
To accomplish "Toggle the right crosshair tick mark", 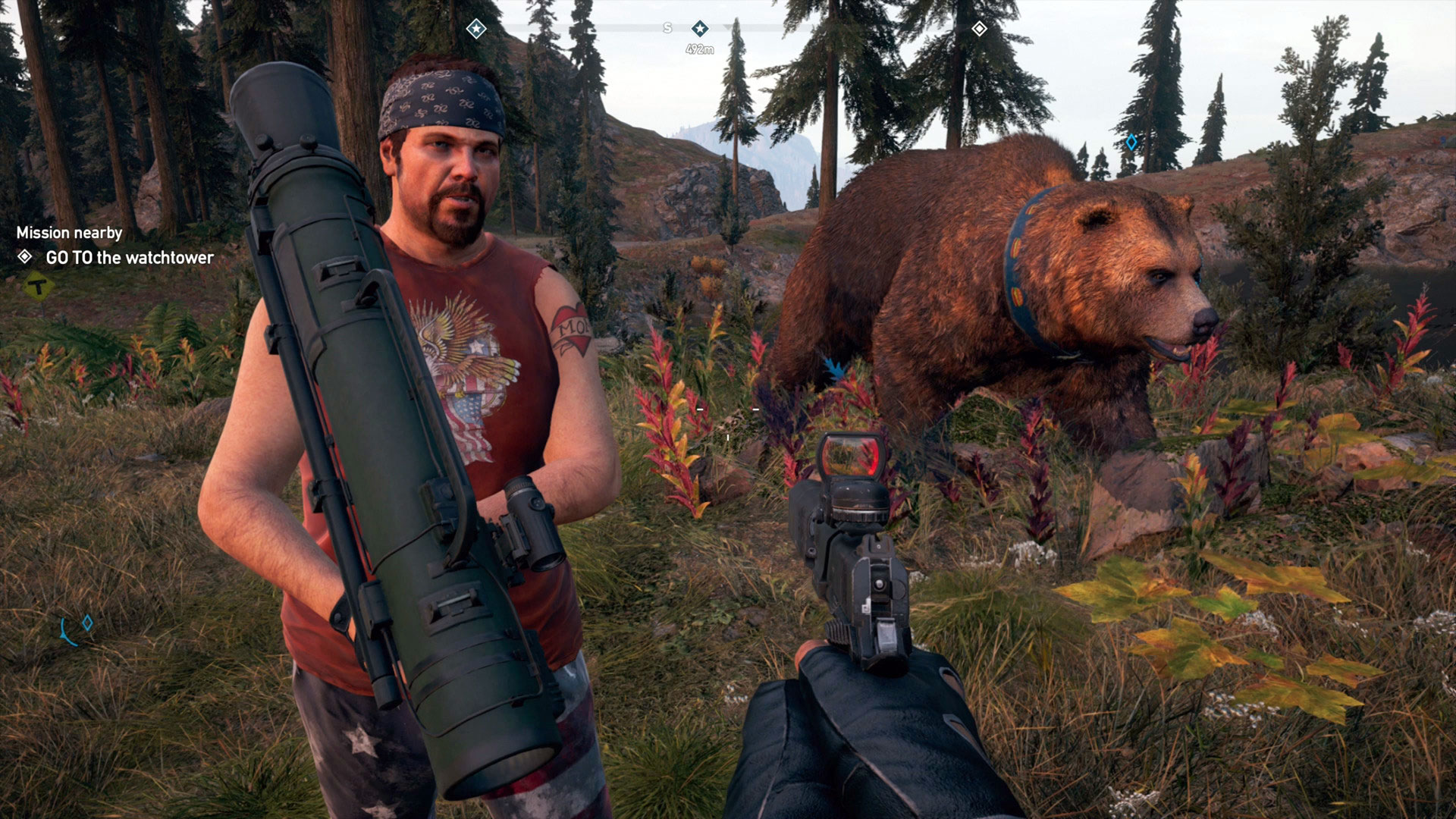I will (x=756, y=408).
